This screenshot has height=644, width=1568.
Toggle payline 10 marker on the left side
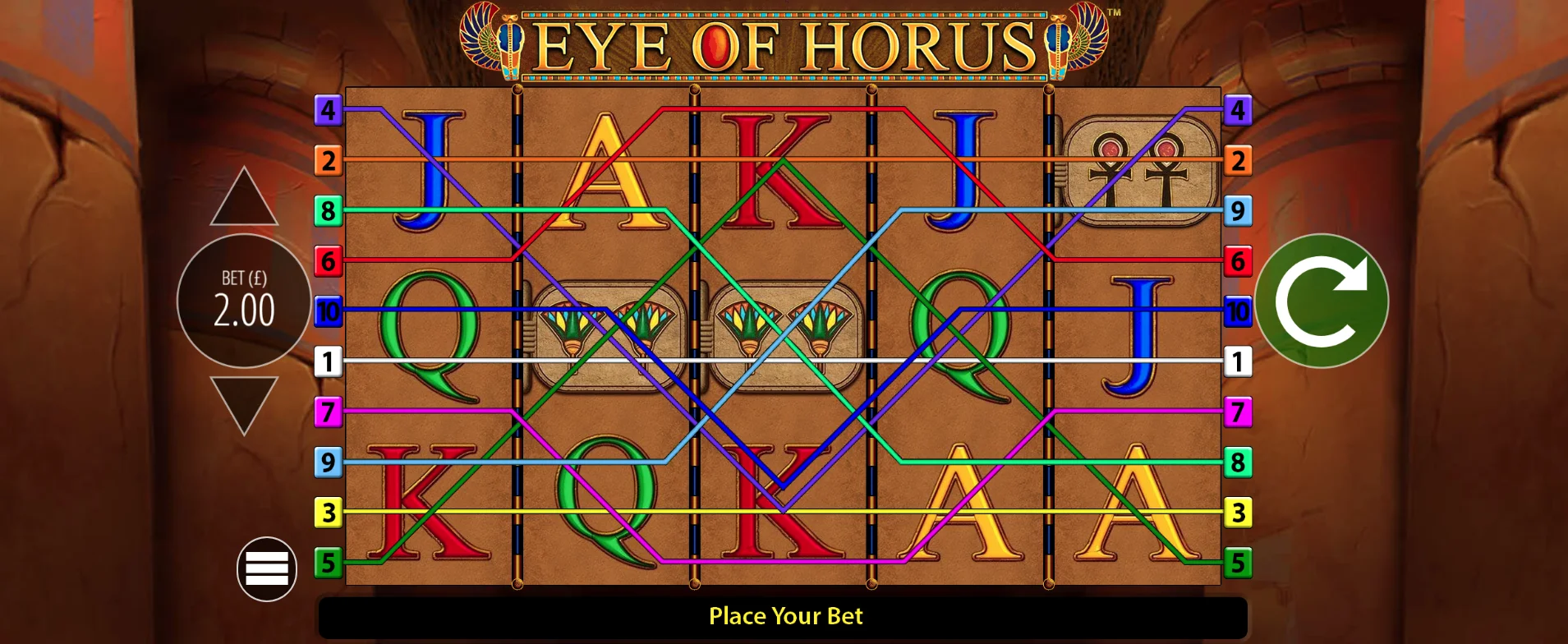[x=329, y=312]
